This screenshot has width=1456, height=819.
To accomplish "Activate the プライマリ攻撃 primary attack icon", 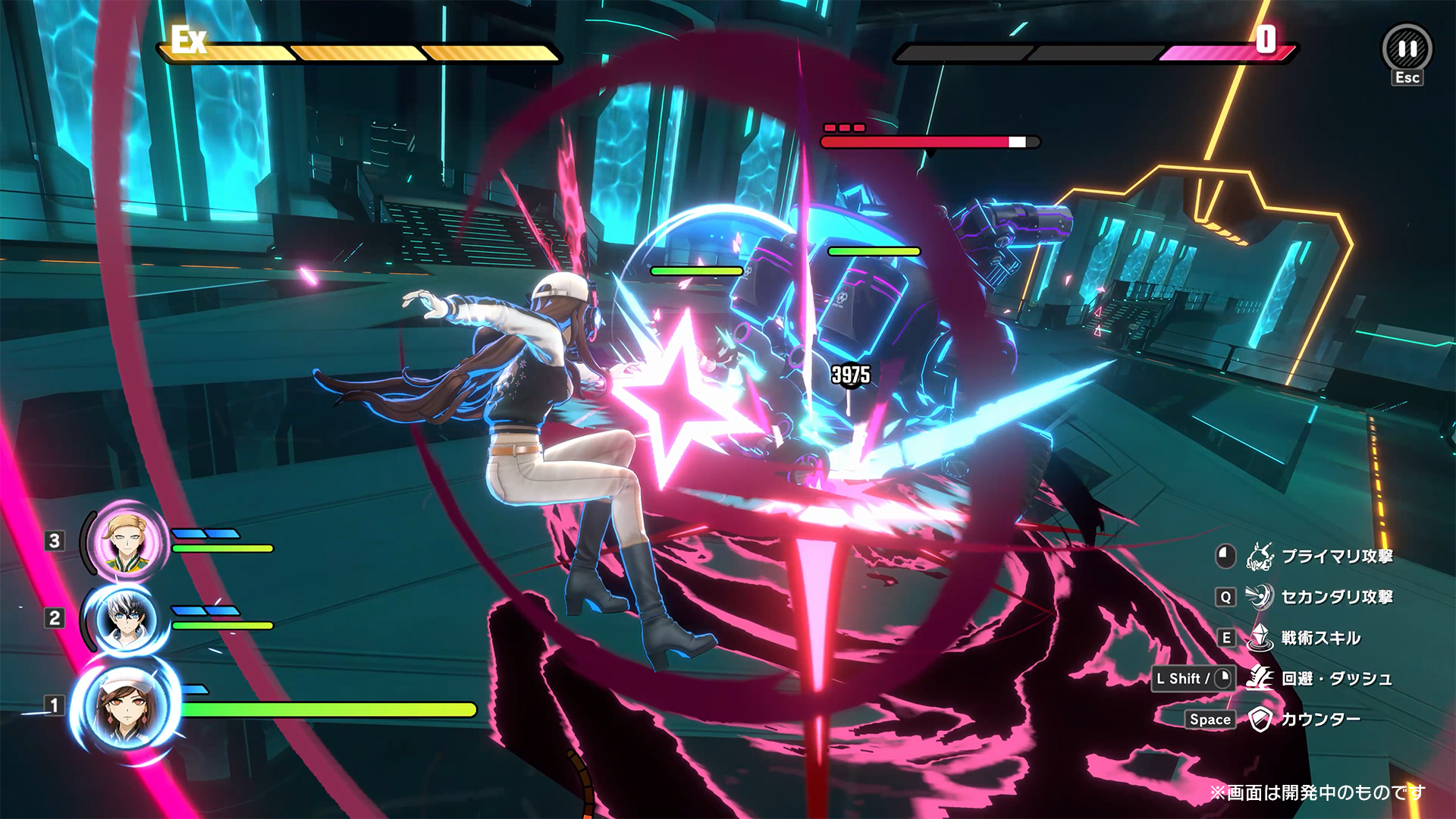I will (1260, 557).
